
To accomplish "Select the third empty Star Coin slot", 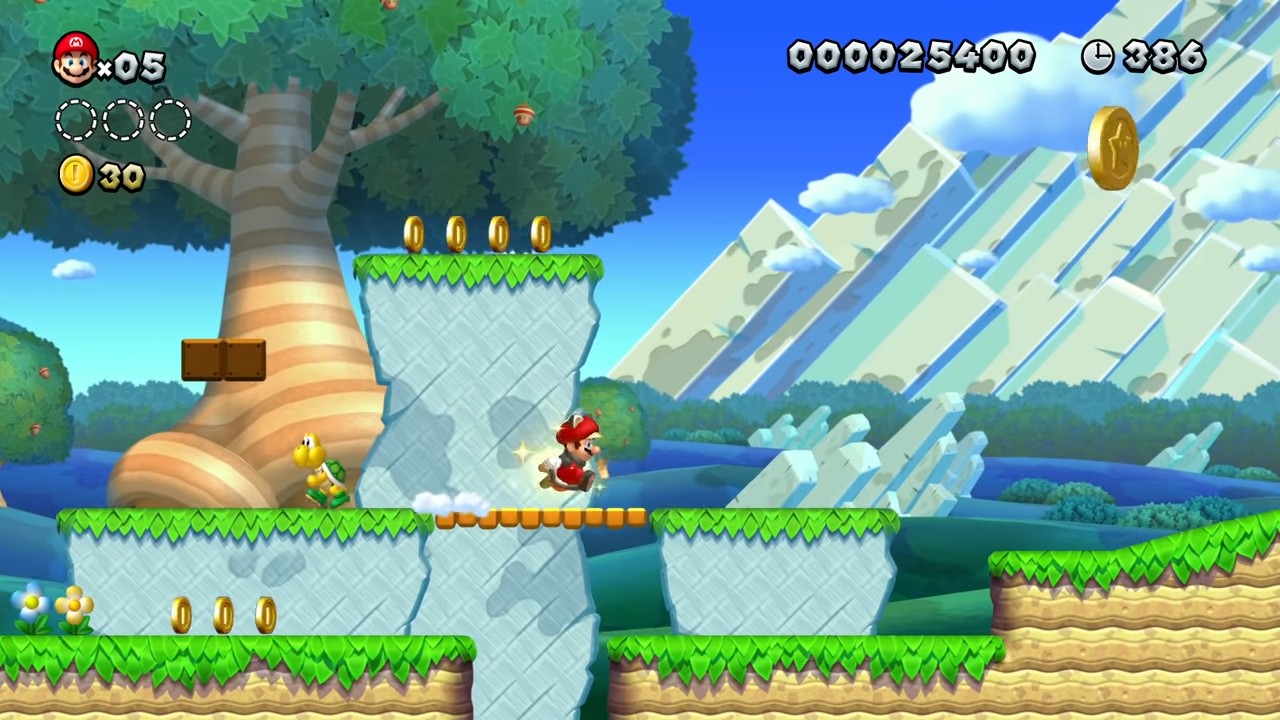I will (168, 120).
